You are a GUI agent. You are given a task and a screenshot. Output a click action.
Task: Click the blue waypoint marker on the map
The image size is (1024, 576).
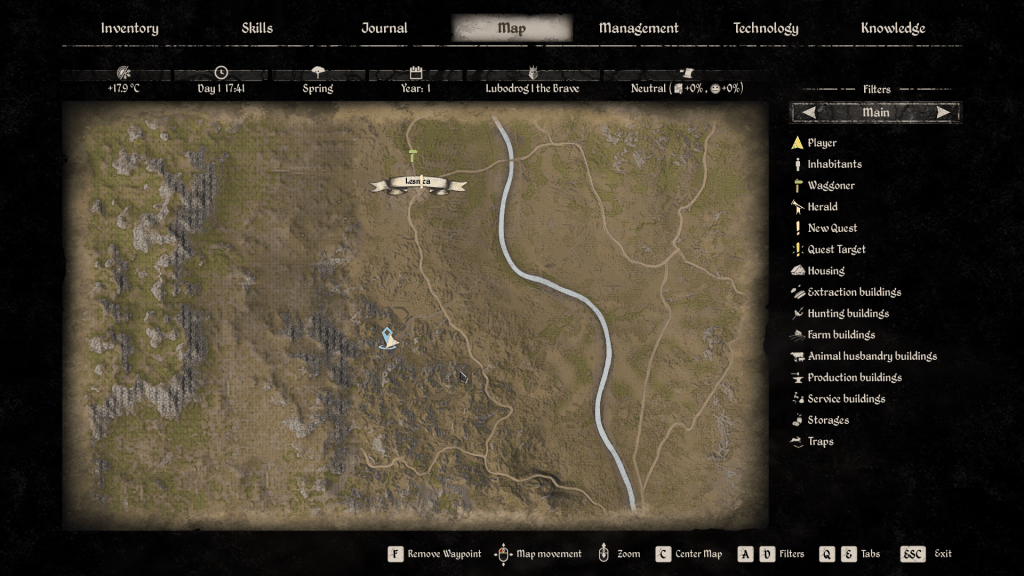coord(389,339)
